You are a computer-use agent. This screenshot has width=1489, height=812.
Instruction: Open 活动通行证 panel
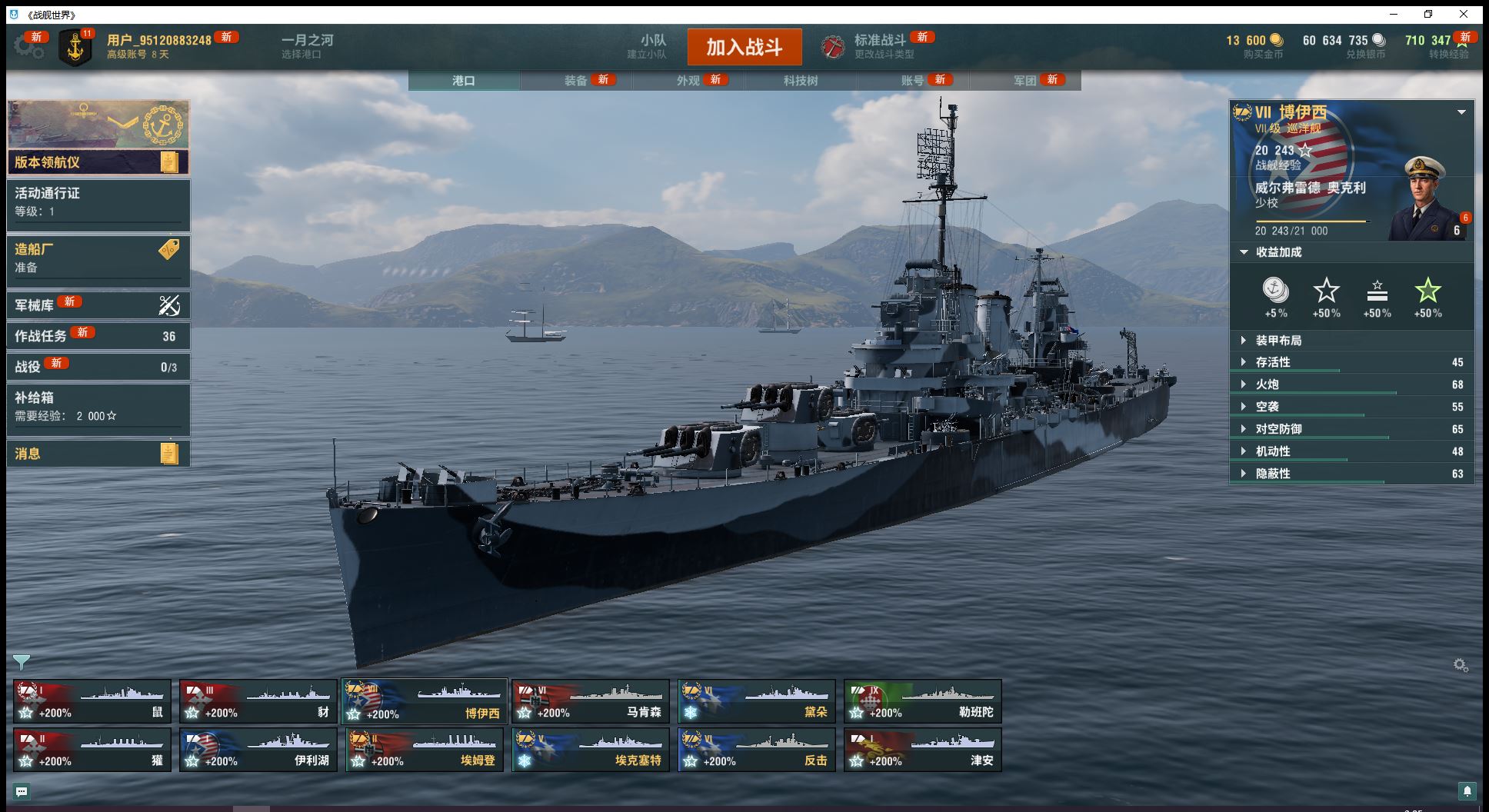98,202
